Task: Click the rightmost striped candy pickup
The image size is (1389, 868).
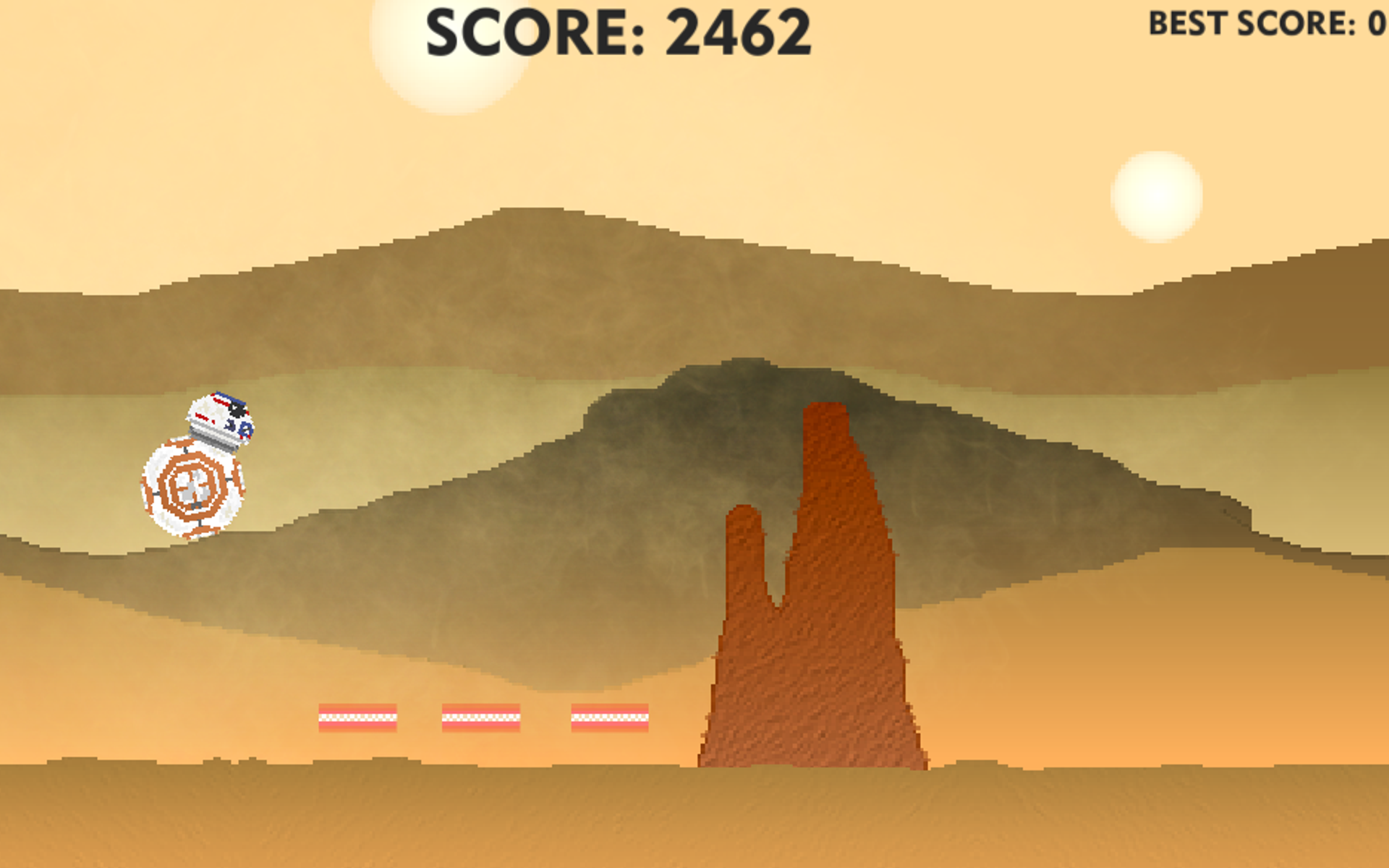Action: [x=610, y=718]
